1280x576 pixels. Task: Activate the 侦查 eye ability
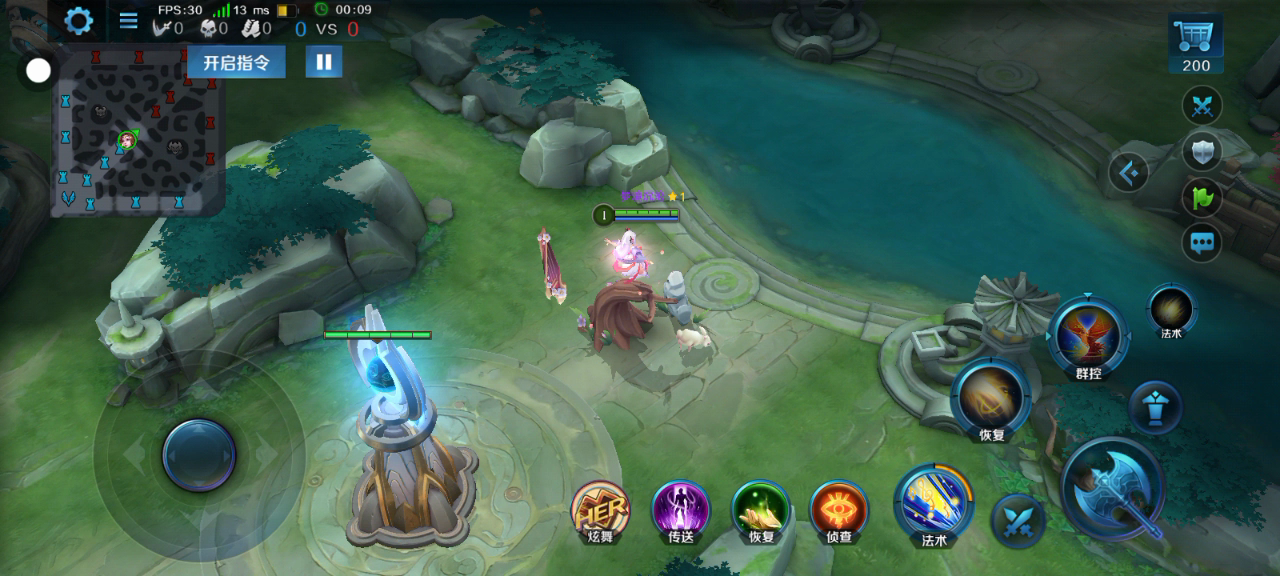click(x=839, y=509)
